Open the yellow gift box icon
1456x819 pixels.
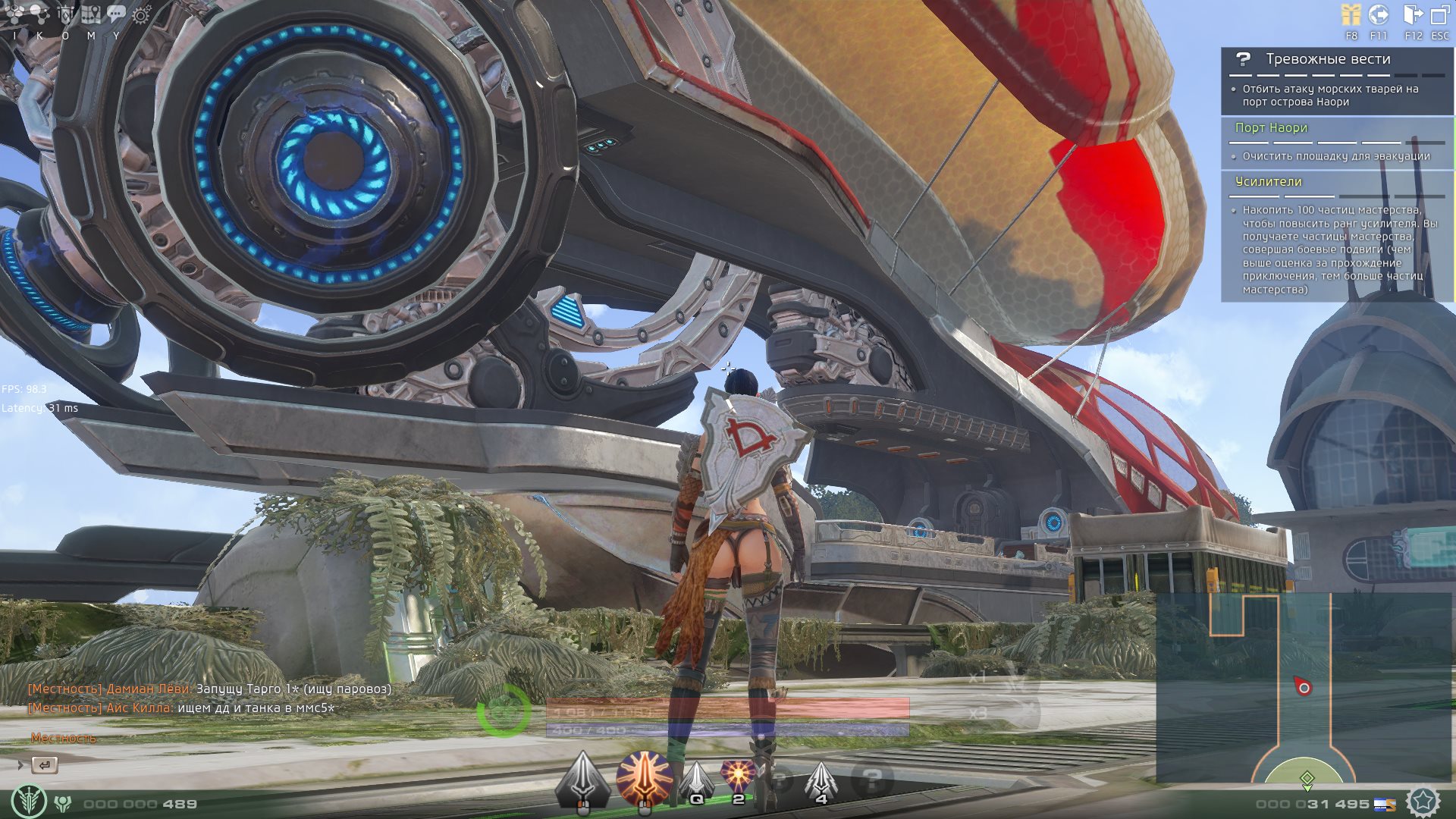1351,15
